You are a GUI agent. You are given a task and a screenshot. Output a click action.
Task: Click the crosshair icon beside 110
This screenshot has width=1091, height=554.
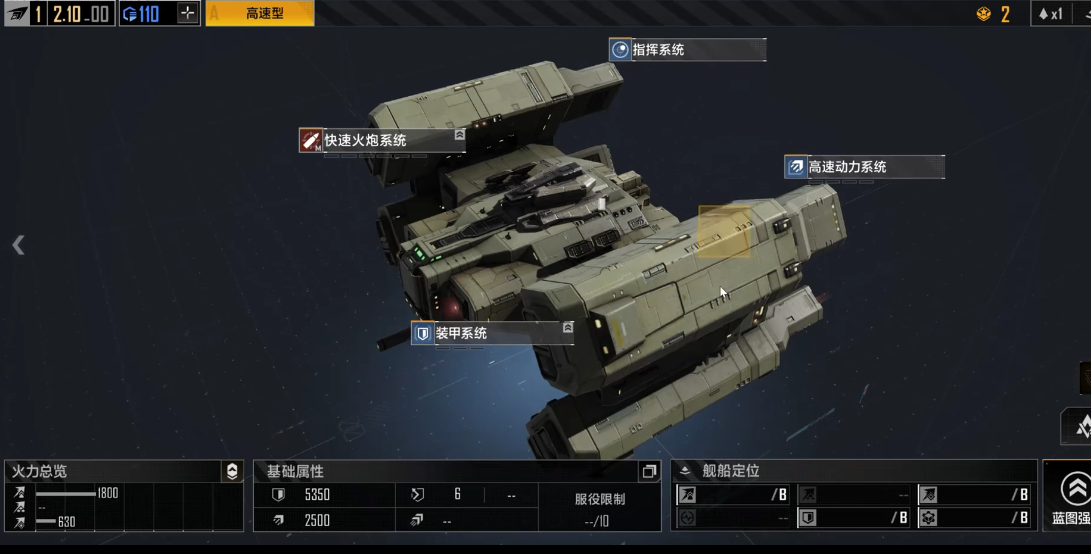(187, 14)
